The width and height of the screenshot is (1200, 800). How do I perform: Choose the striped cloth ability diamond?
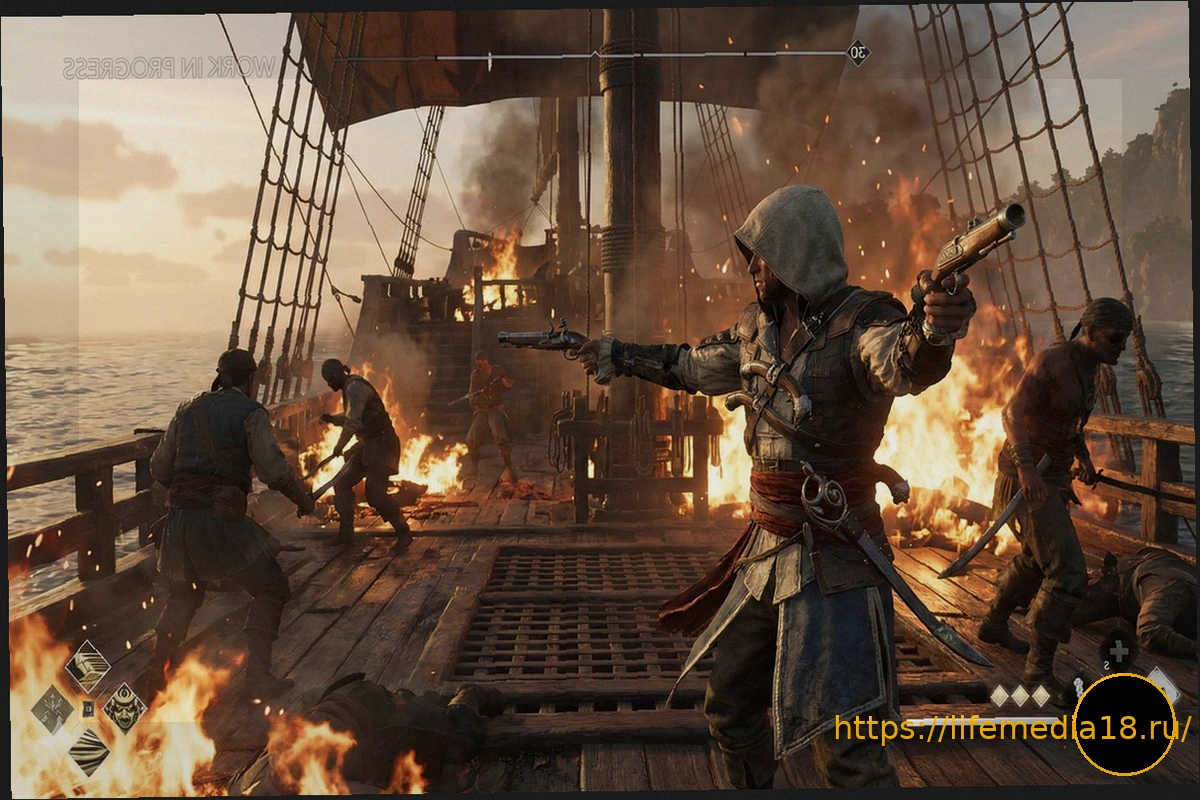coord(88,751)
